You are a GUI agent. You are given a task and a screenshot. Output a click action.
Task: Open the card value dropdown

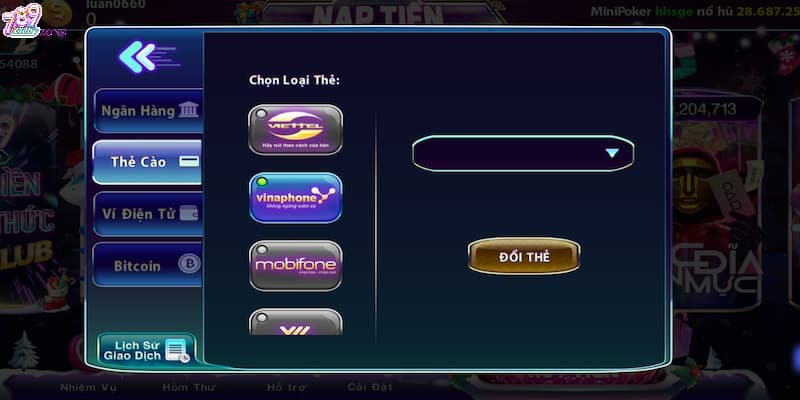pyautogui.click(x=523, y=153)
